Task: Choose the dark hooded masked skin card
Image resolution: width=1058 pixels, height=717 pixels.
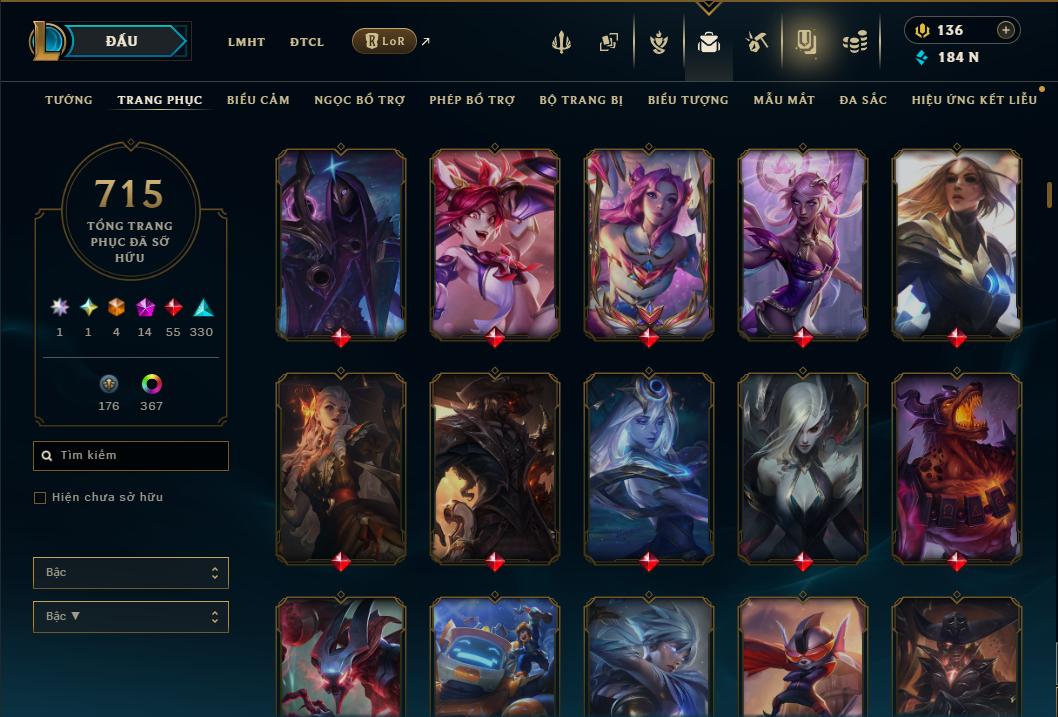Action: pyautogui.click(x=340, y=244)
